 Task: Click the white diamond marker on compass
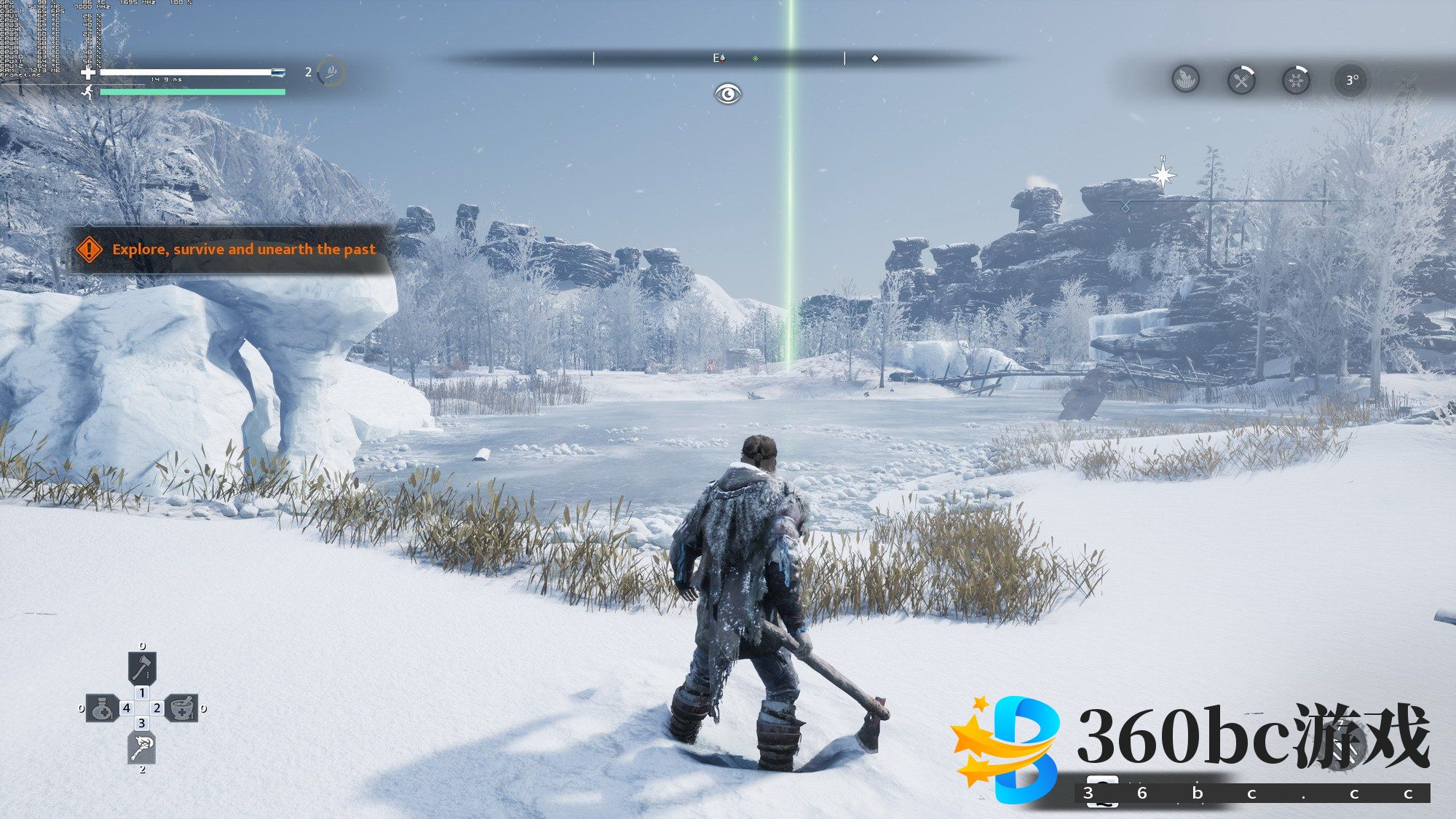click(875, 58)
